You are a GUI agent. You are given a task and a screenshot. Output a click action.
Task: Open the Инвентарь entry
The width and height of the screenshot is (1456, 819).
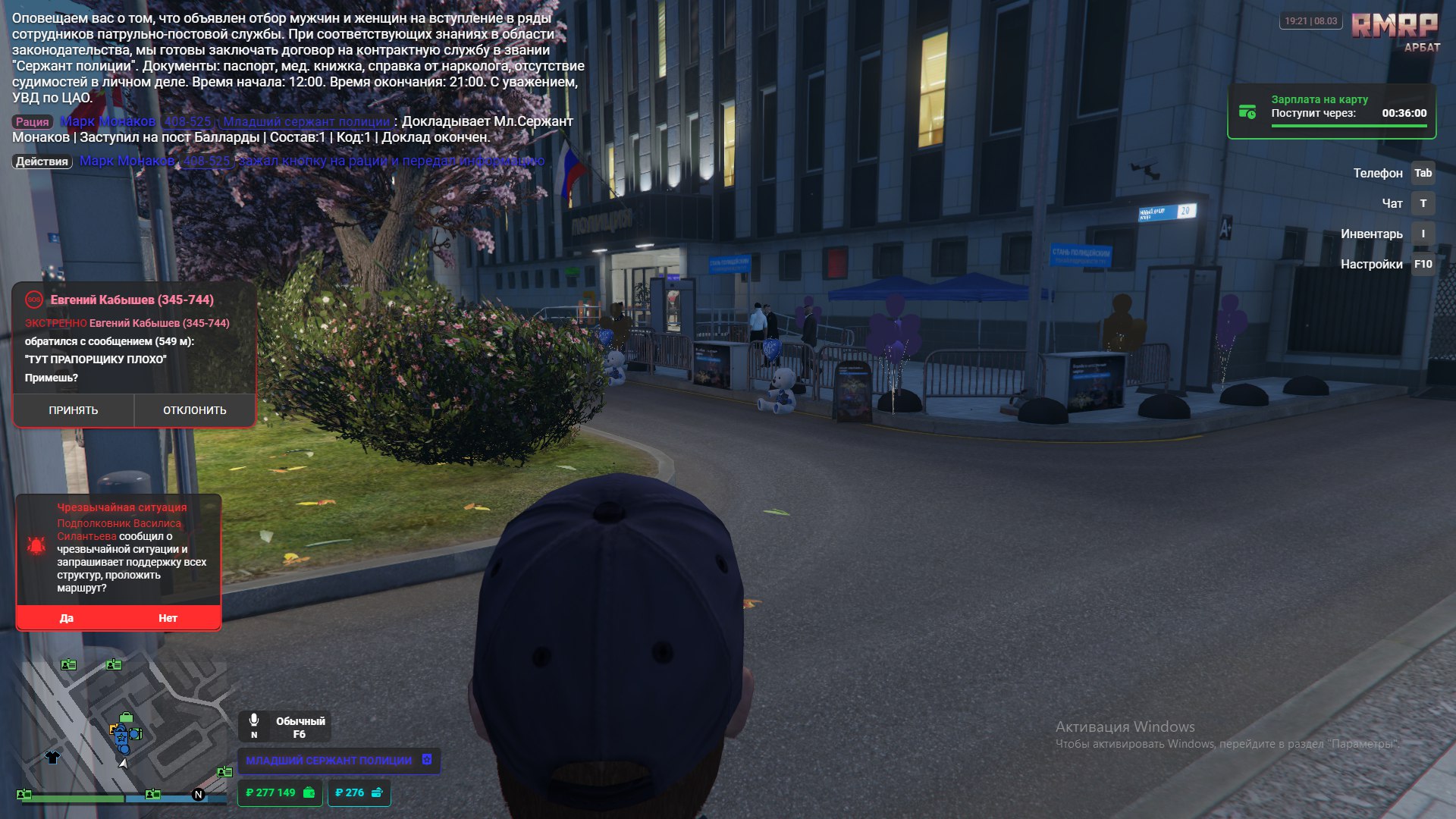(x=1371, y=234)
